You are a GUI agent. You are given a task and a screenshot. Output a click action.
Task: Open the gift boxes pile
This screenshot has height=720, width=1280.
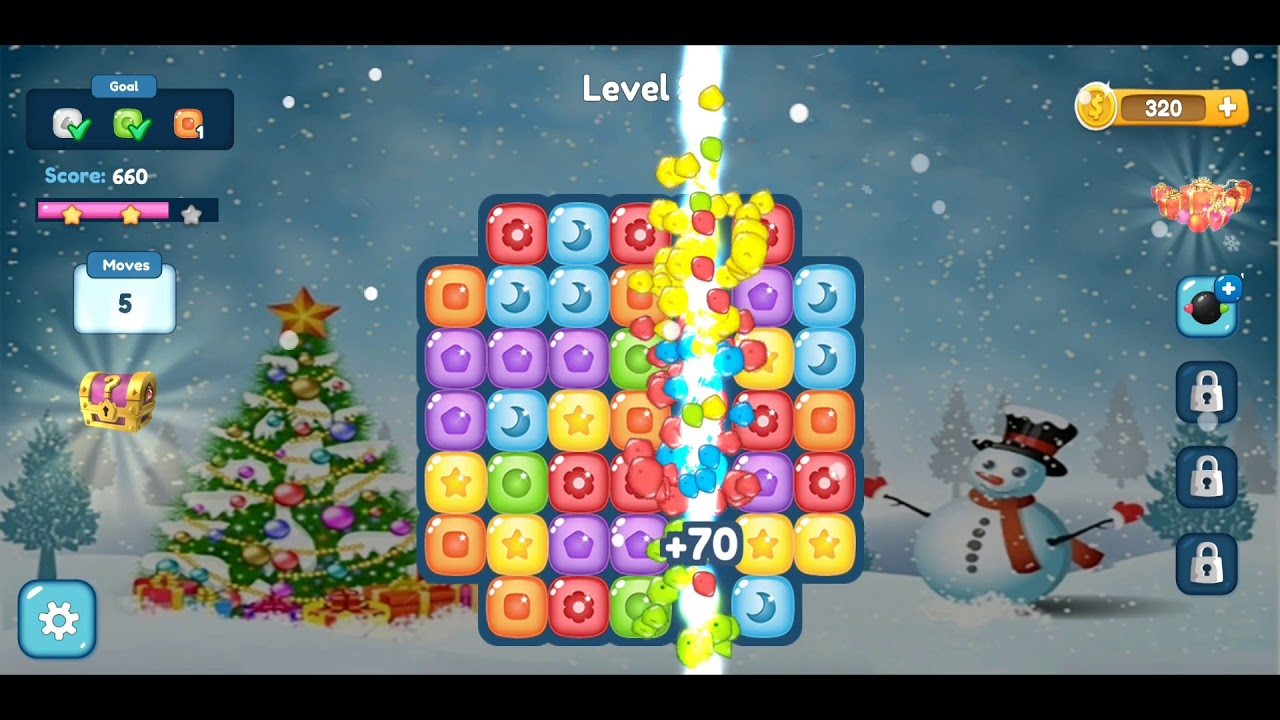point(1200,203)
